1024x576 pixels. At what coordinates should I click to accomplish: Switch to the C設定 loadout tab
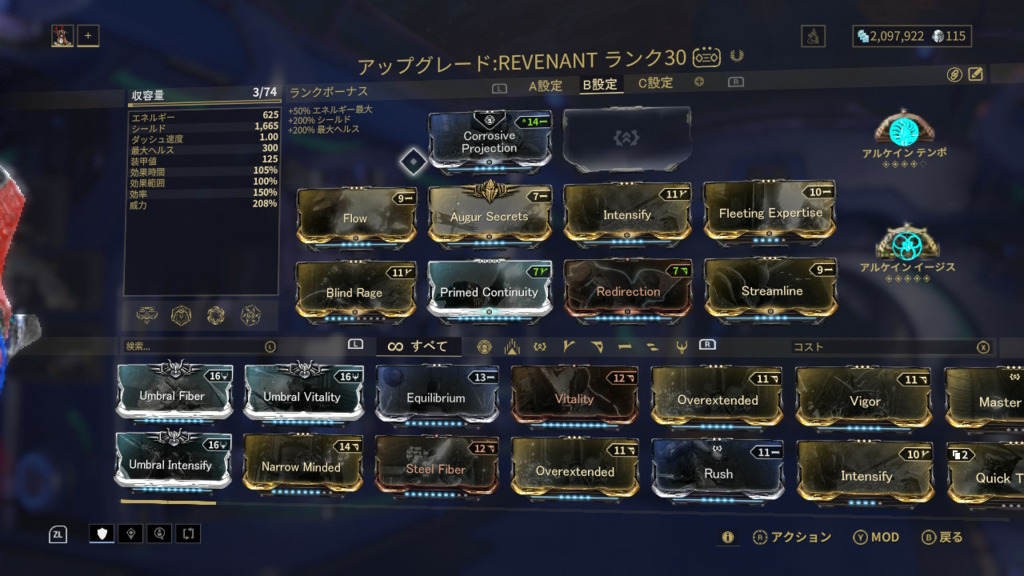click(x=656, y=84)
